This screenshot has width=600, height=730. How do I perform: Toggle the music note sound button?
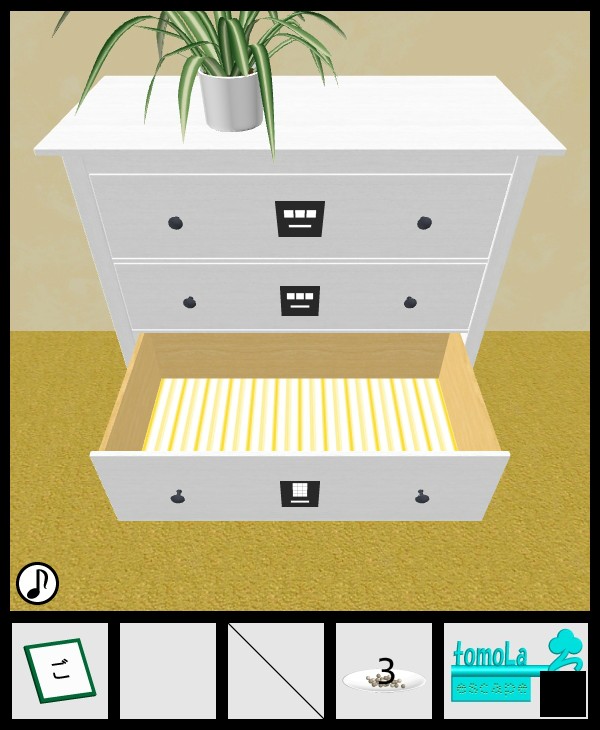[37, 583]
